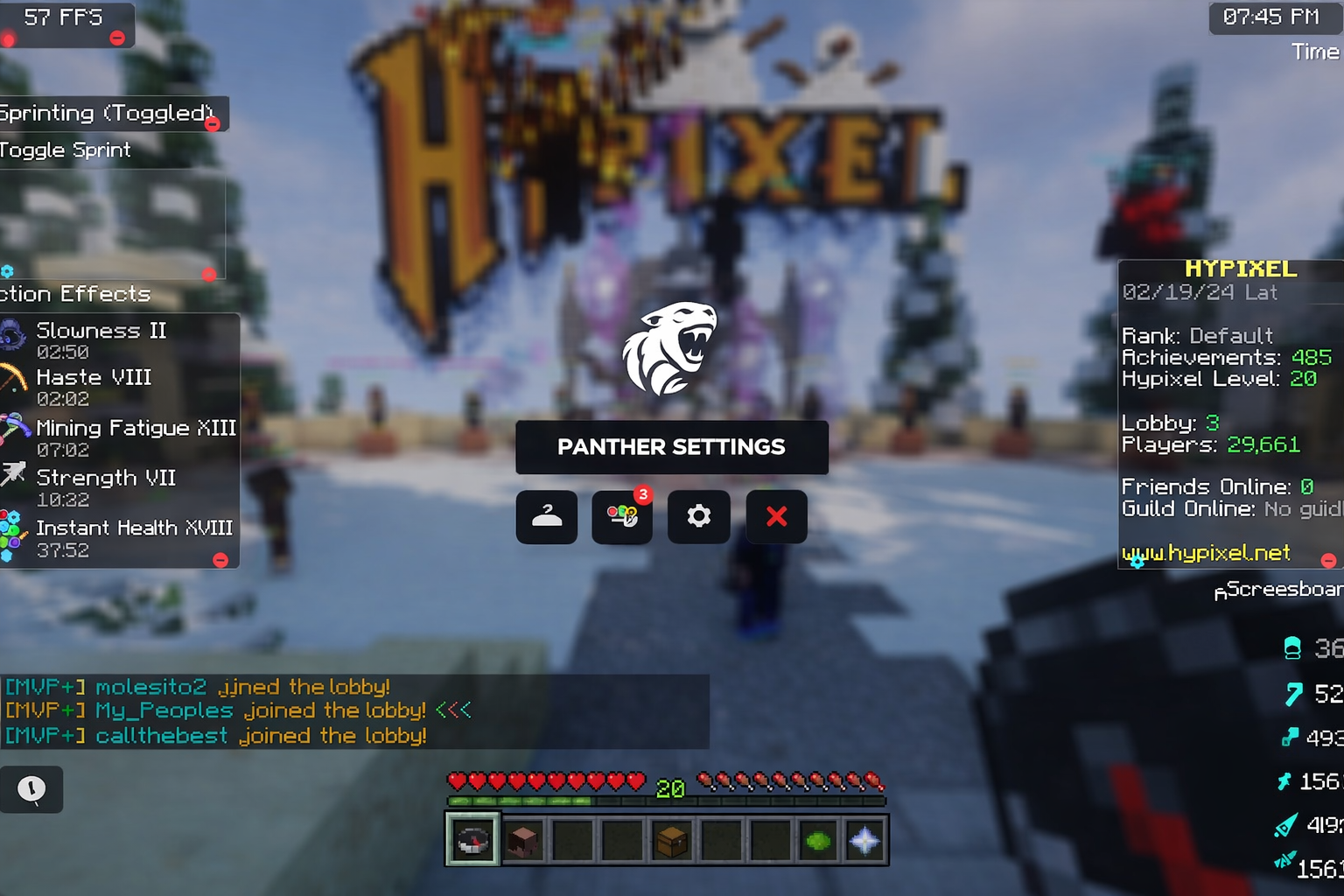Open the Potion Effects settings gear
The height and width of the screenshot is (896, 1344).
point(9,272)
